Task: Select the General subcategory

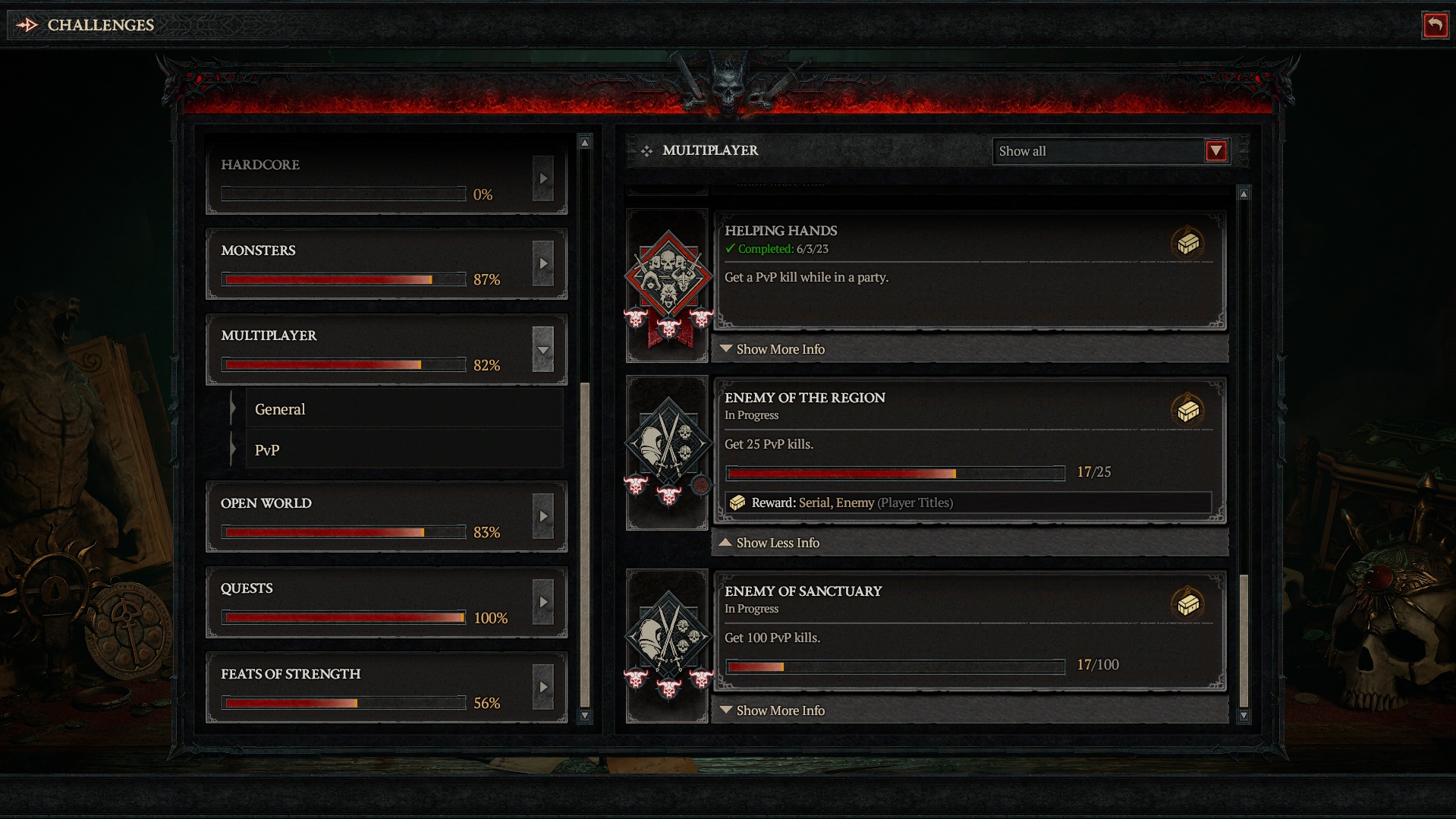Action: pyautogui.click(x=280, y=409)
